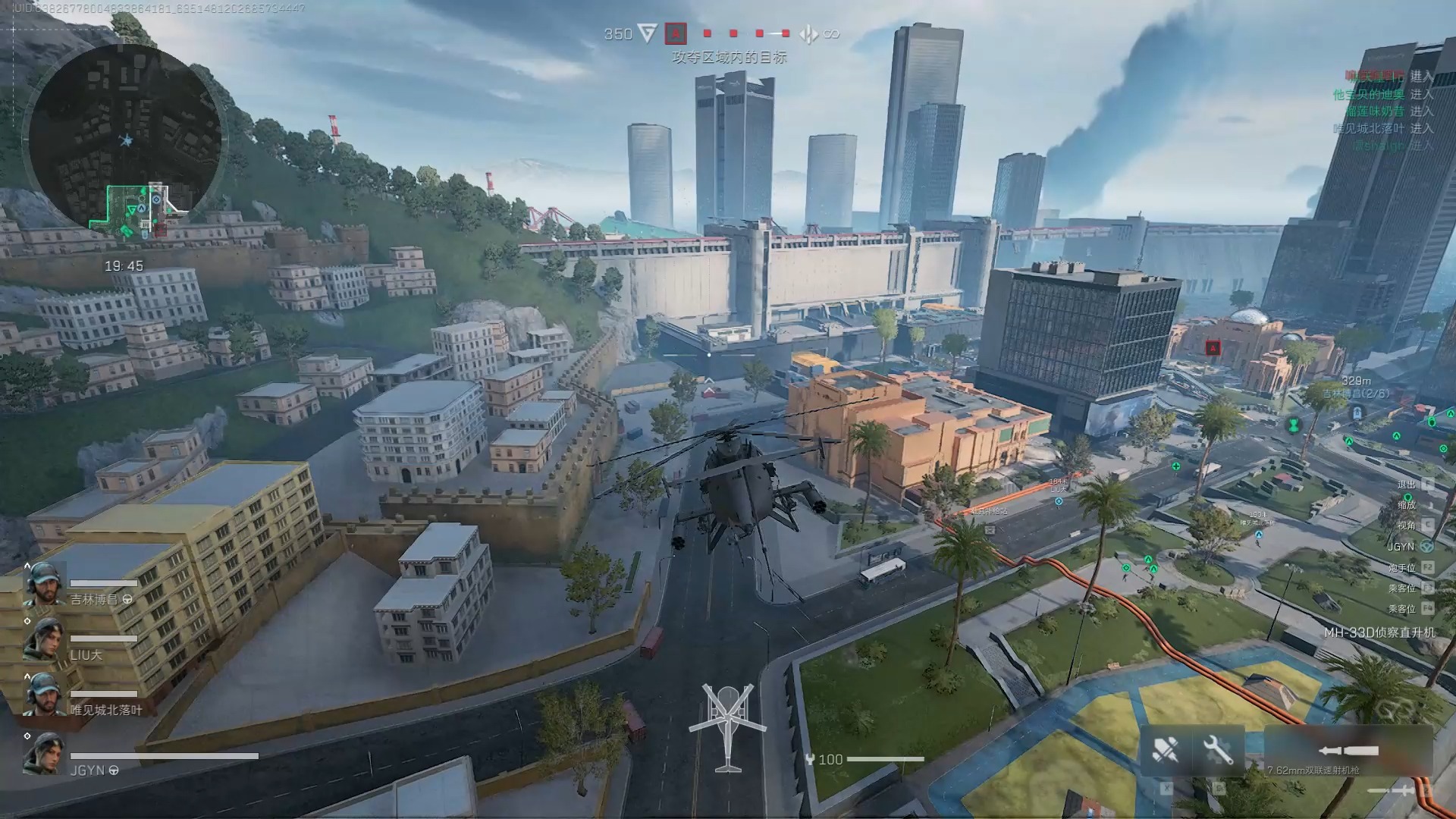1456x819 pixels.
Task: Click the defender faction emblem beside infinity
Action: coord(808,34)
